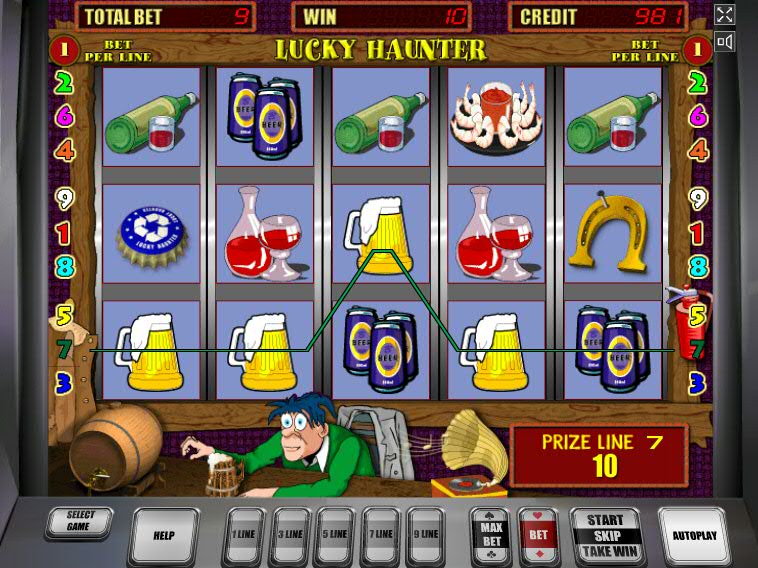This screenshot has height=568, width=758.
Task: Enable all lines with 9 Line button
Action: point(426,534)
